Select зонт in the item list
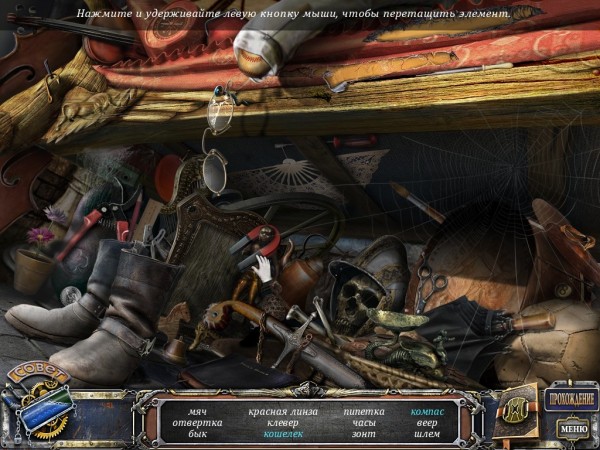This screenshot has height=450, width=600. pos(363,435)
